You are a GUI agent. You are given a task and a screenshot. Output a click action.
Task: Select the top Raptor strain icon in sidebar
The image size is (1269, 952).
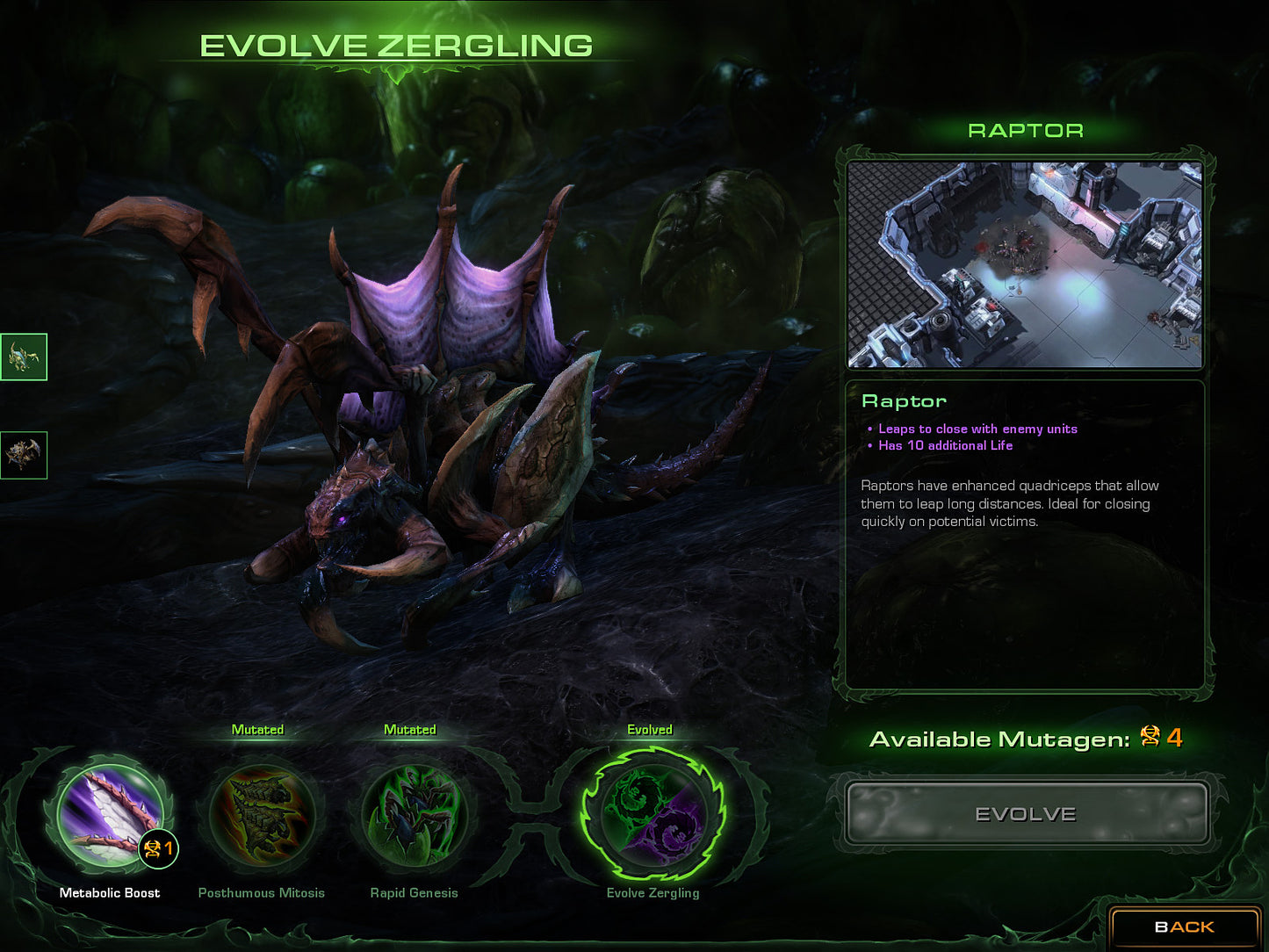24,357
